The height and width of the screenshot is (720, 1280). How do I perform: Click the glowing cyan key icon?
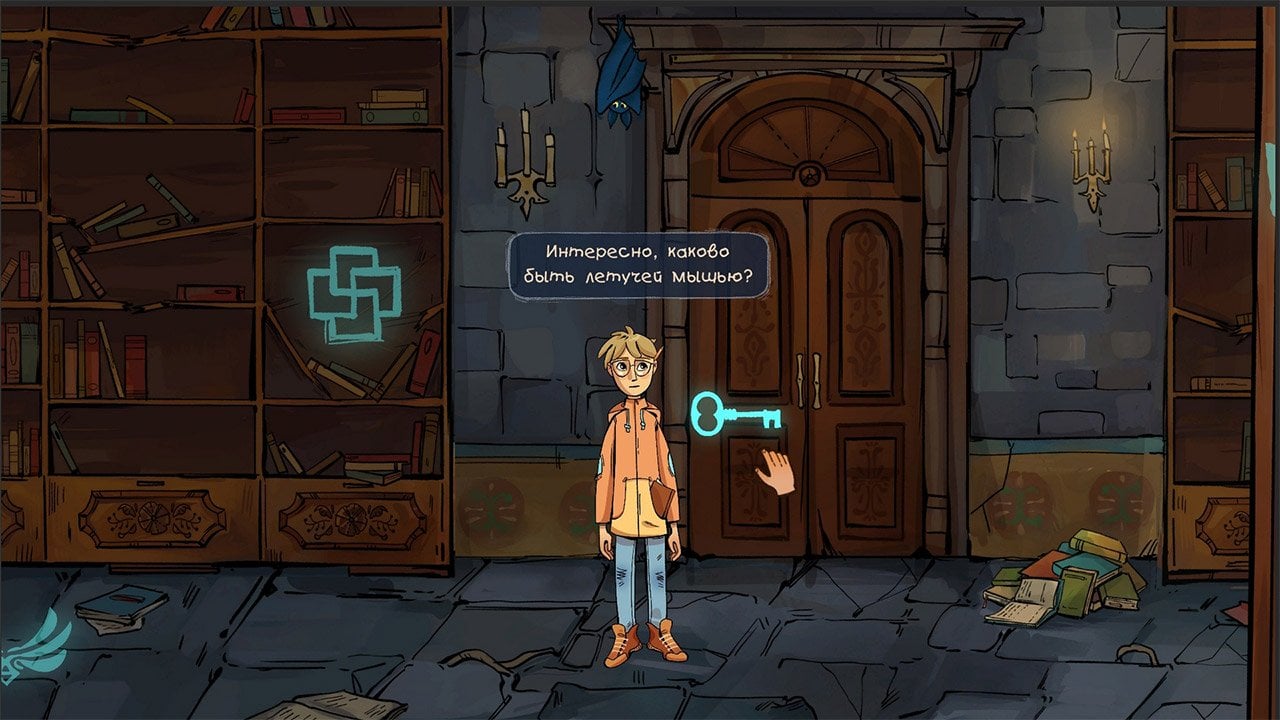(x=735, y=412)
